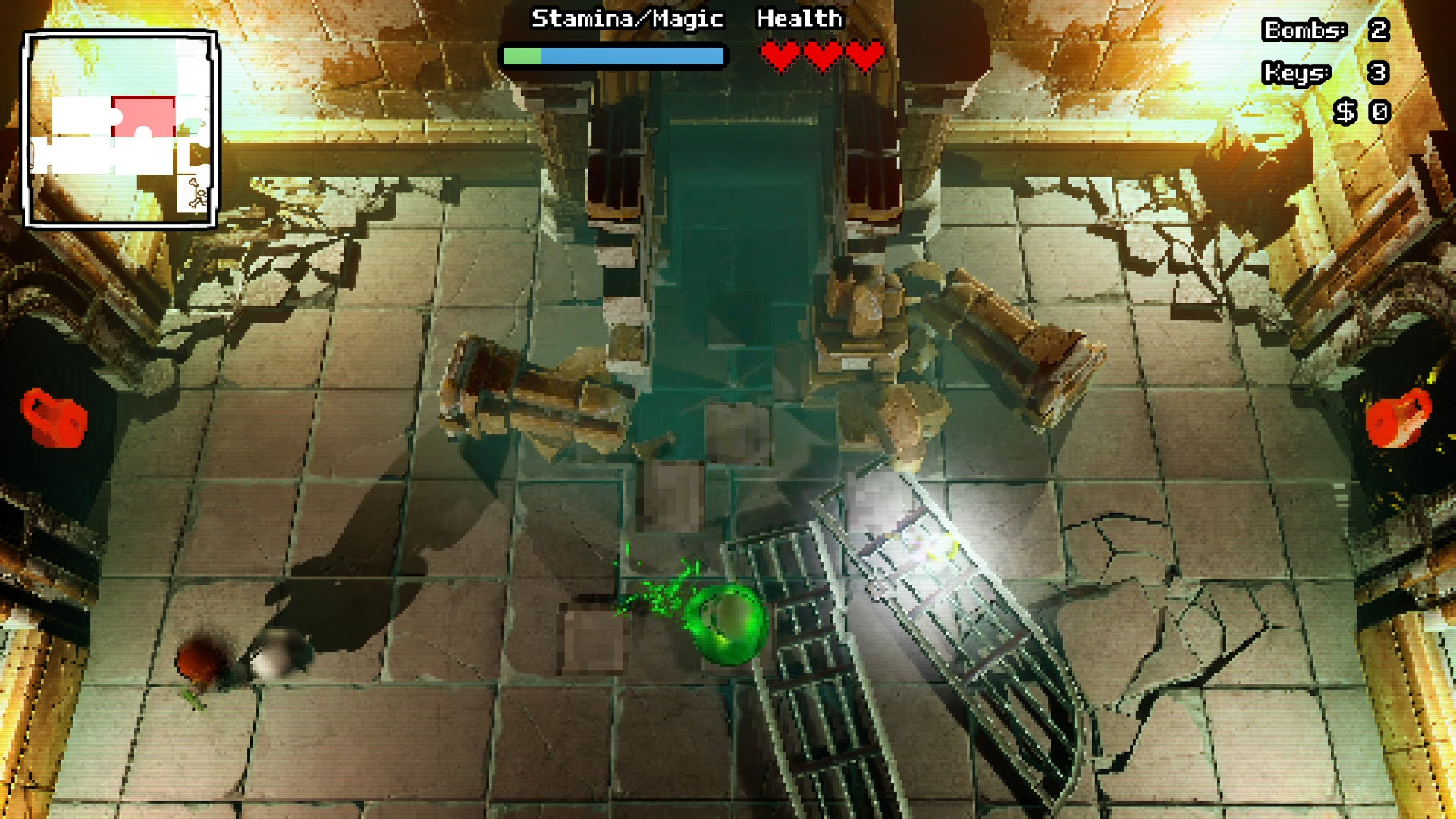
Task: Click the first red heart under Health
Action: (x=781, y=55)
